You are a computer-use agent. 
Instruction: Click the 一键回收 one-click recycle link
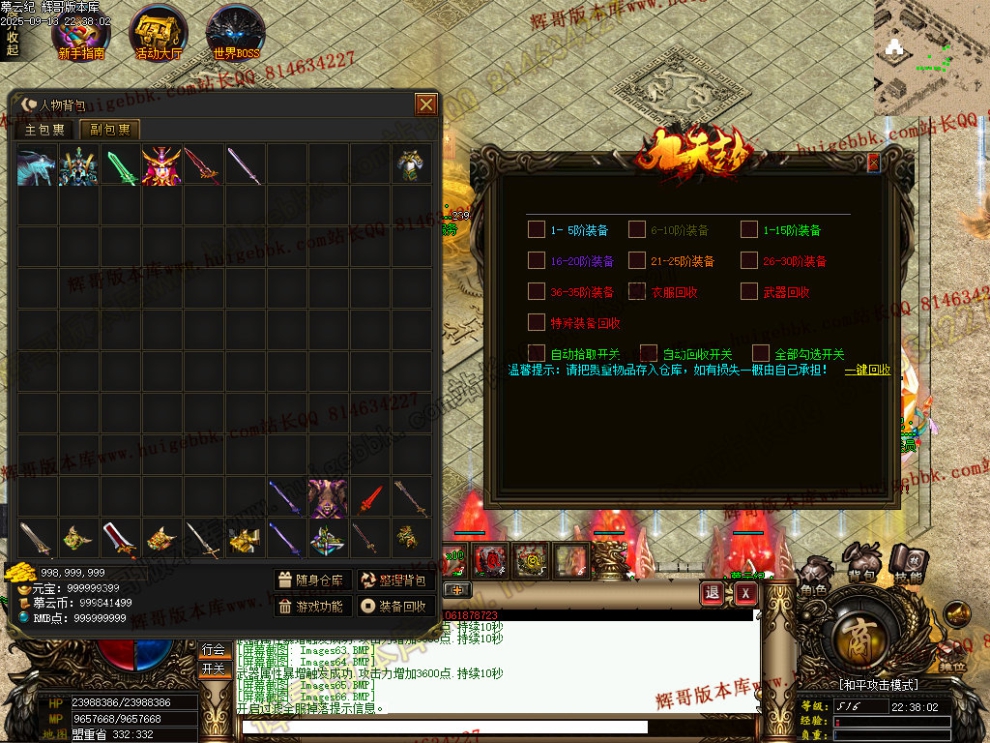click(x=866, y=370)
